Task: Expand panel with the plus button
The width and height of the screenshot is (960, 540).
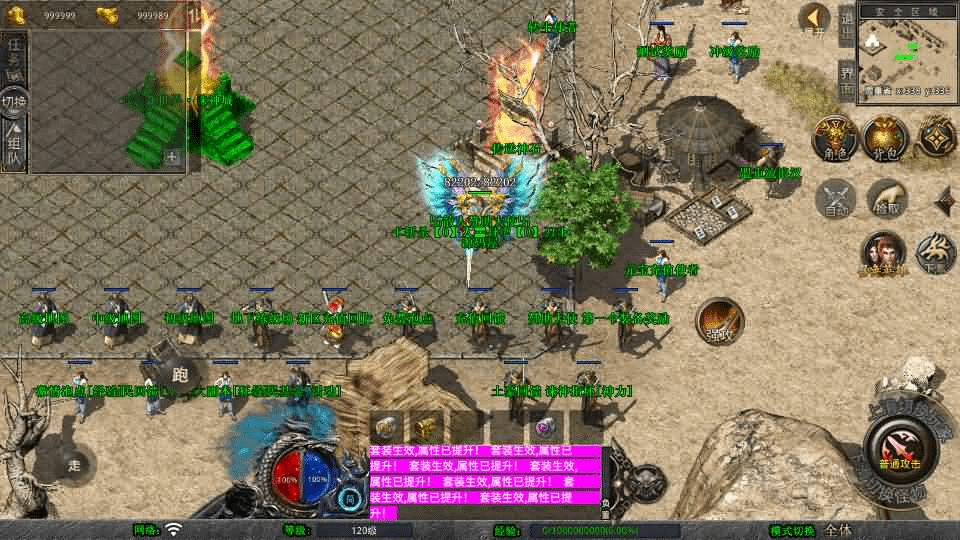Action: pos(172,156)
